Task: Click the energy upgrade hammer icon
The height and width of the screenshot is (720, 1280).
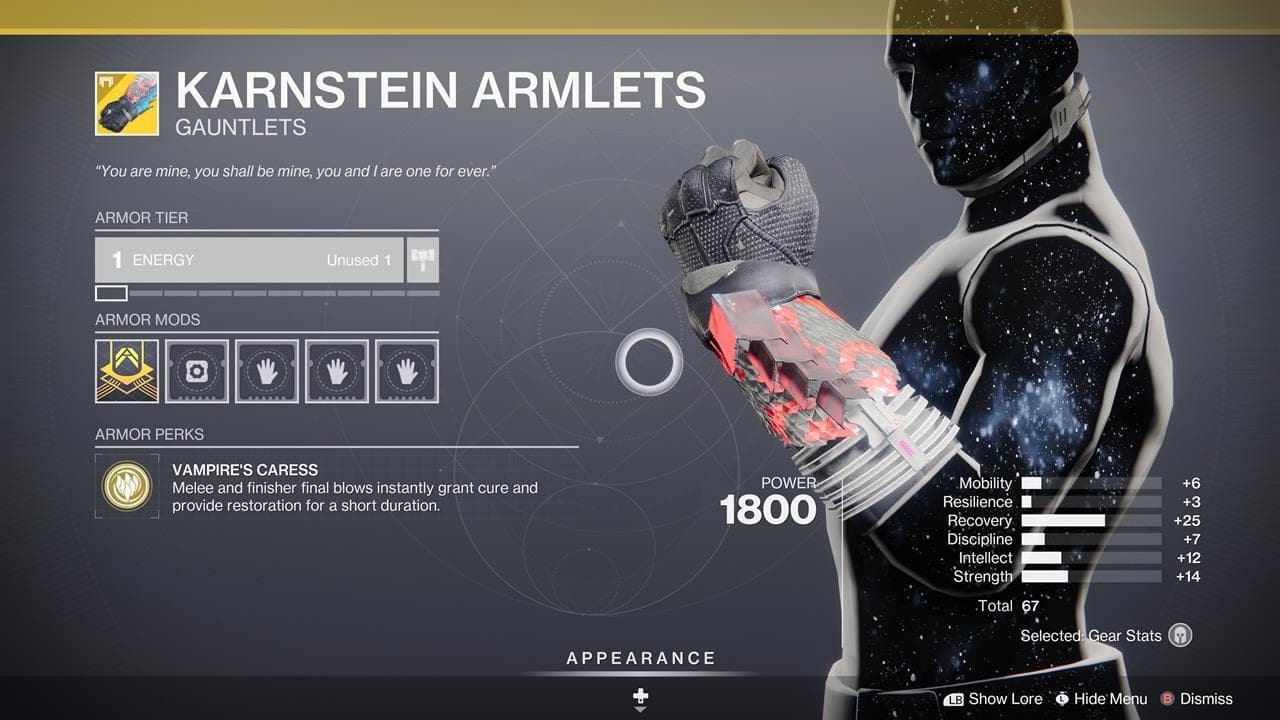Action: [421, 258]
